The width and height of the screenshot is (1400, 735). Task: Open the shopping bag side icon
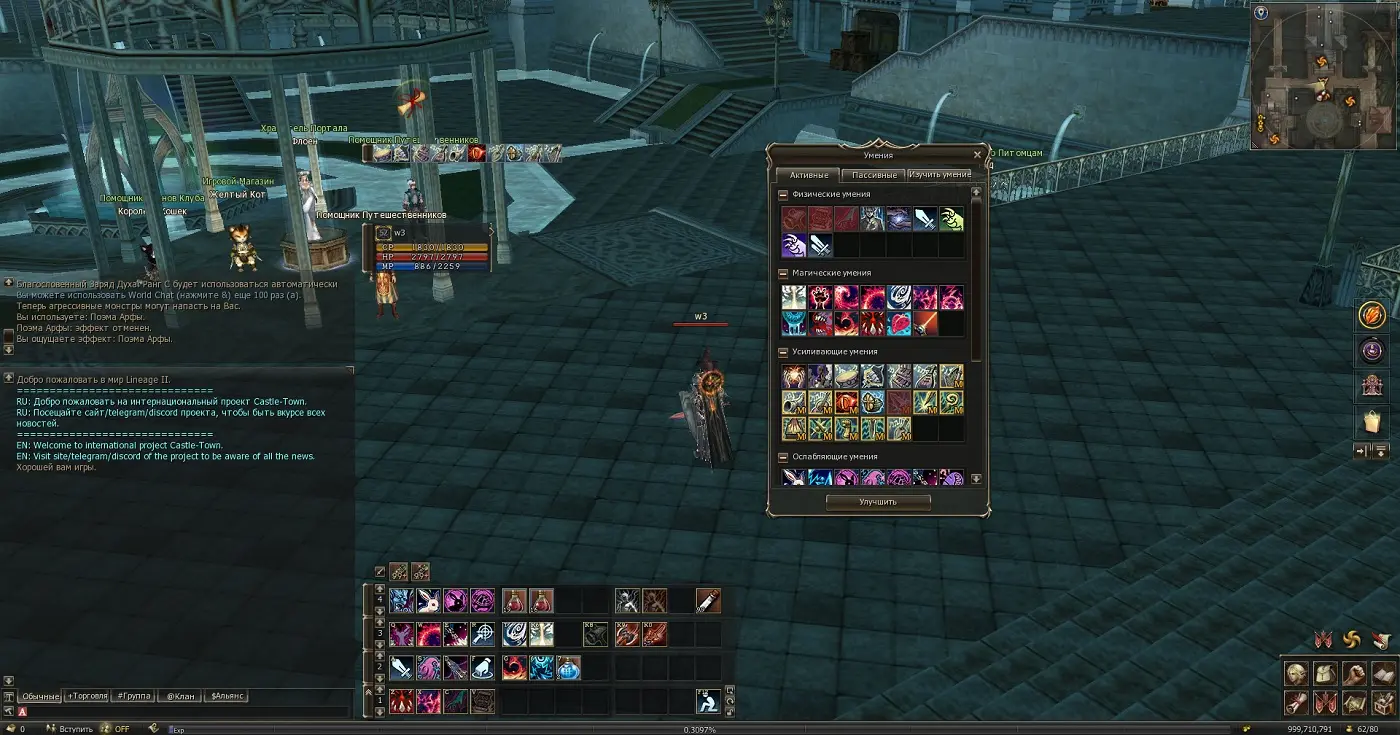(x=1370, y=422)
